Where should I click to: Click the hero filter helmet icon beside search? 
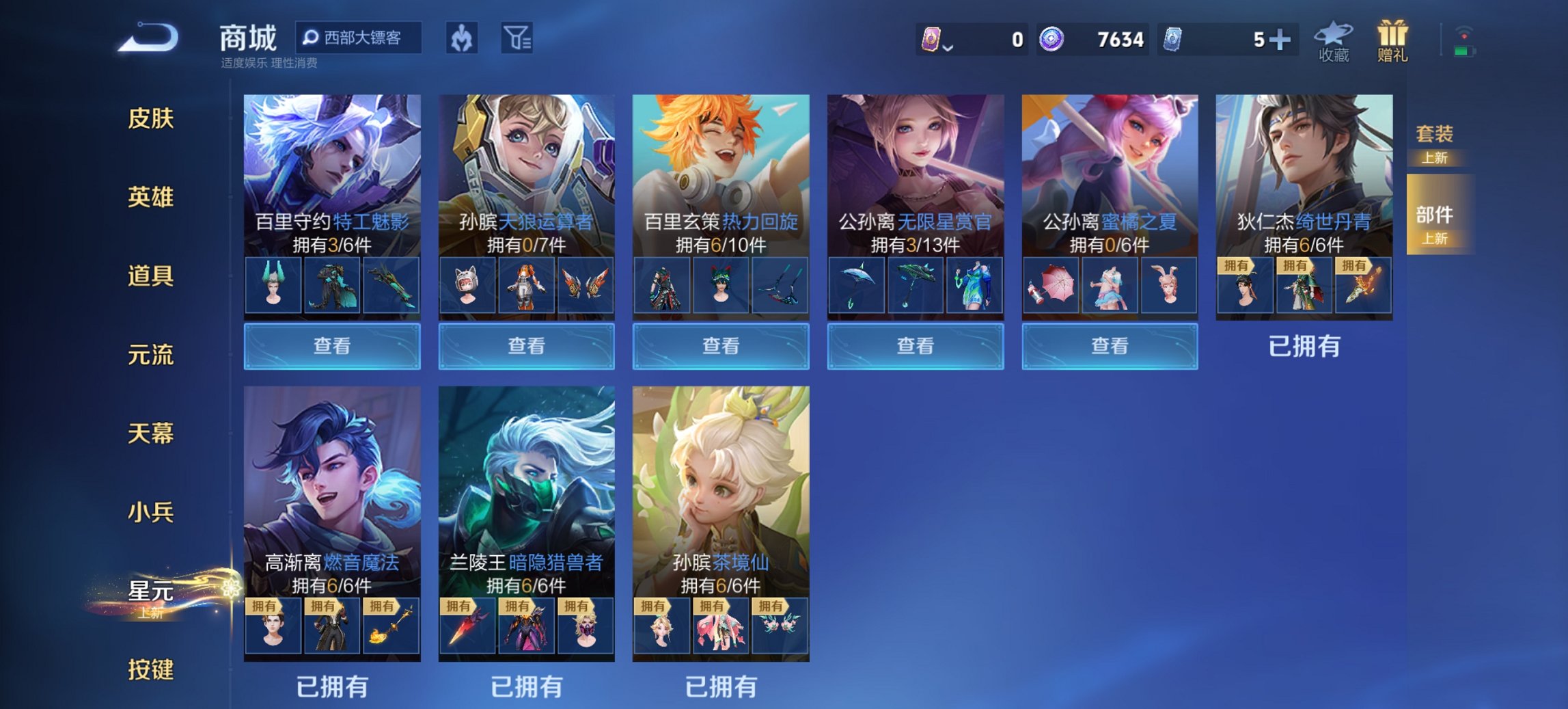(x=461, y=39)
